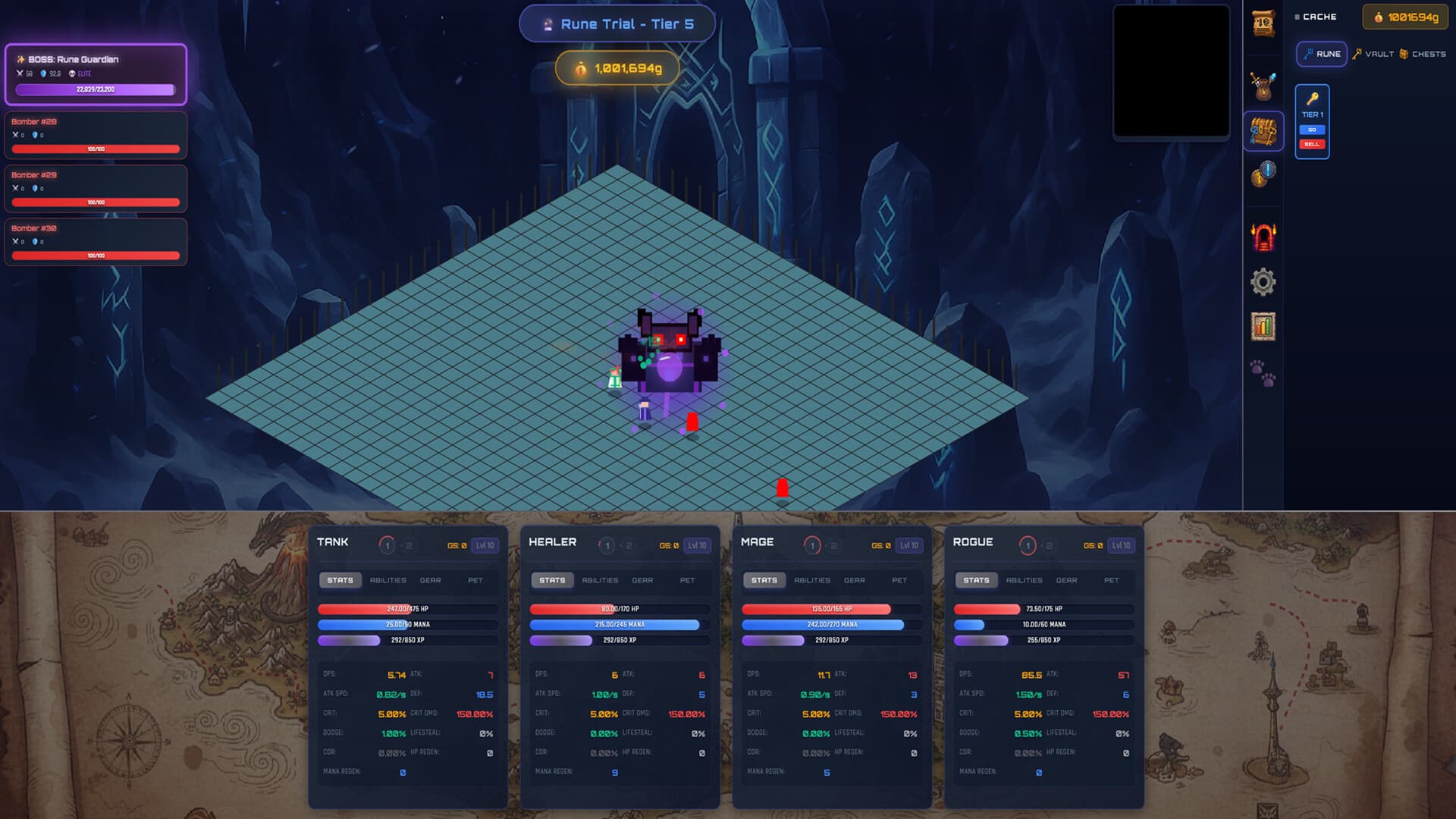
Task: Click the coins currency icon in sidebar
Action: tap(1263, 176)
